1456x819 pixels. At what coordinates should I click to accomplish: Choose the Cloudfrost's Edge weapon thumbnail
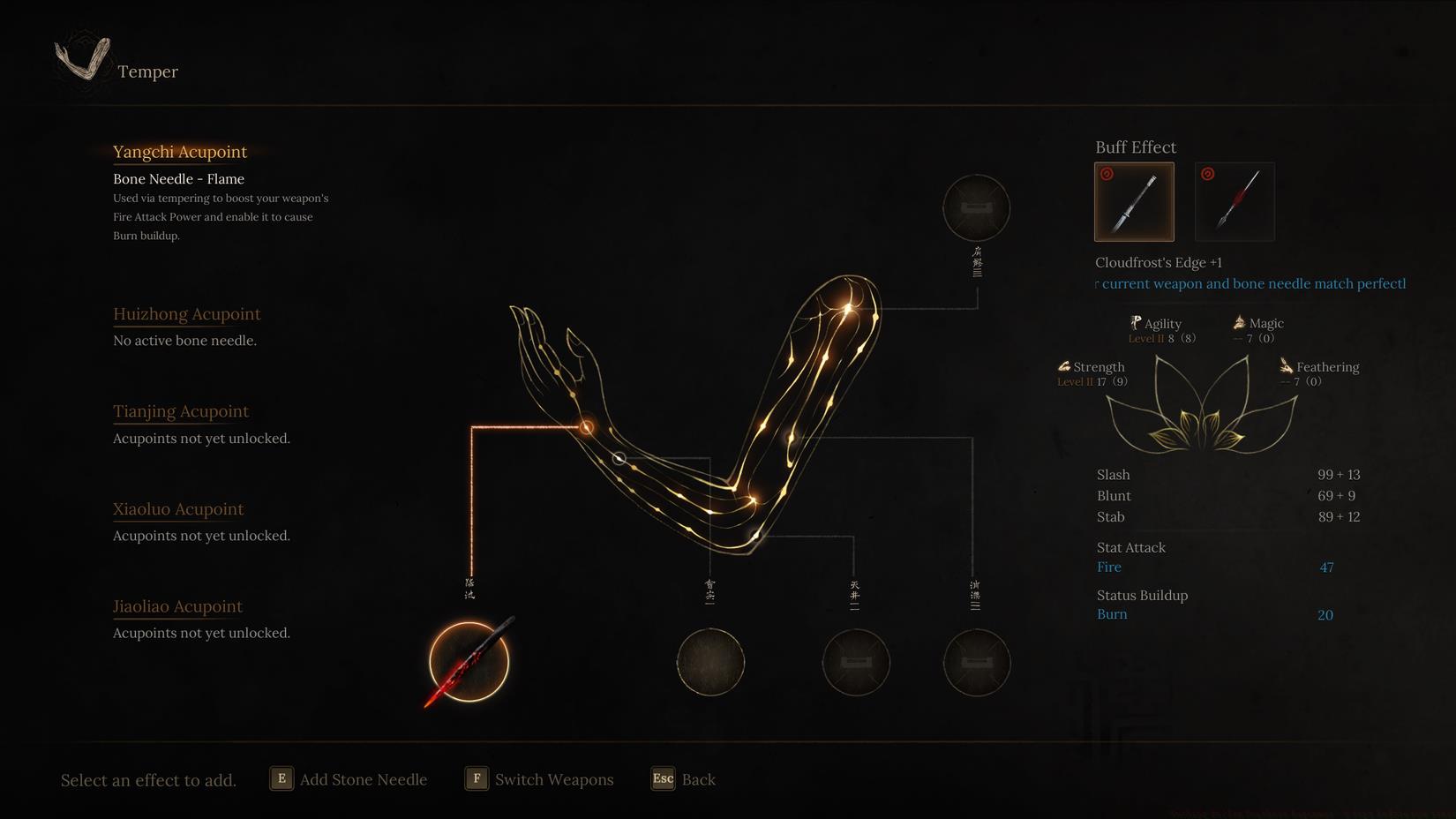[x=1134, y=202]
